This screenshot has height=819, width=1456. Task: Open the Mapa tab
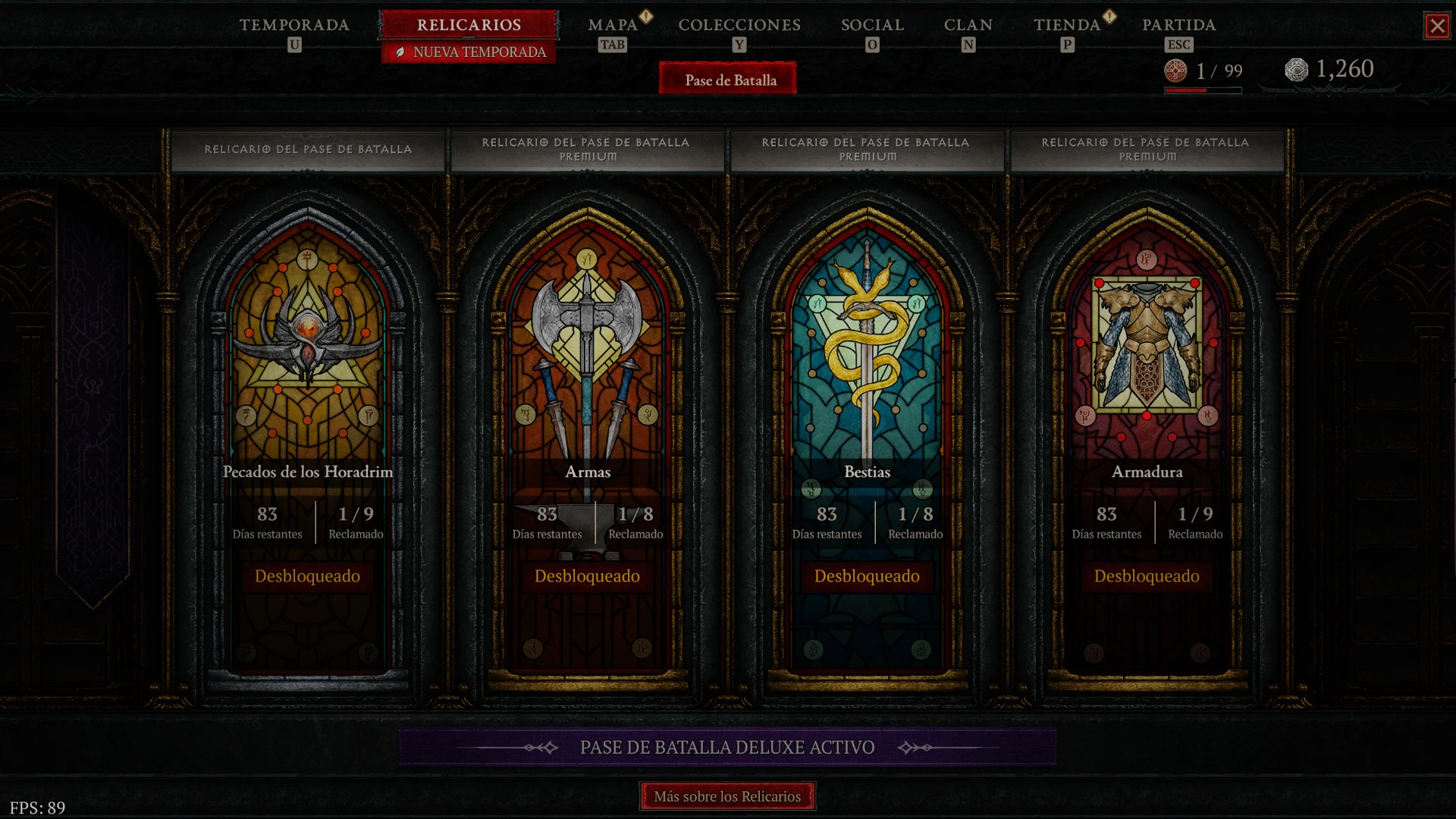click(x=613, y=25)
